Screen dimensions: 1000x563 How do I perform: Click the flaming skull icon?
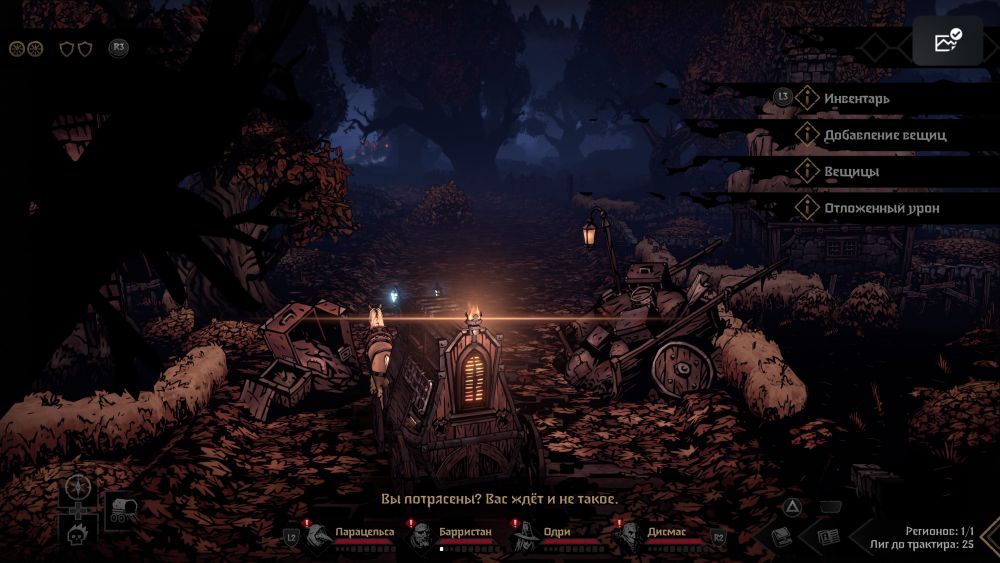click(x=77, y=535)
